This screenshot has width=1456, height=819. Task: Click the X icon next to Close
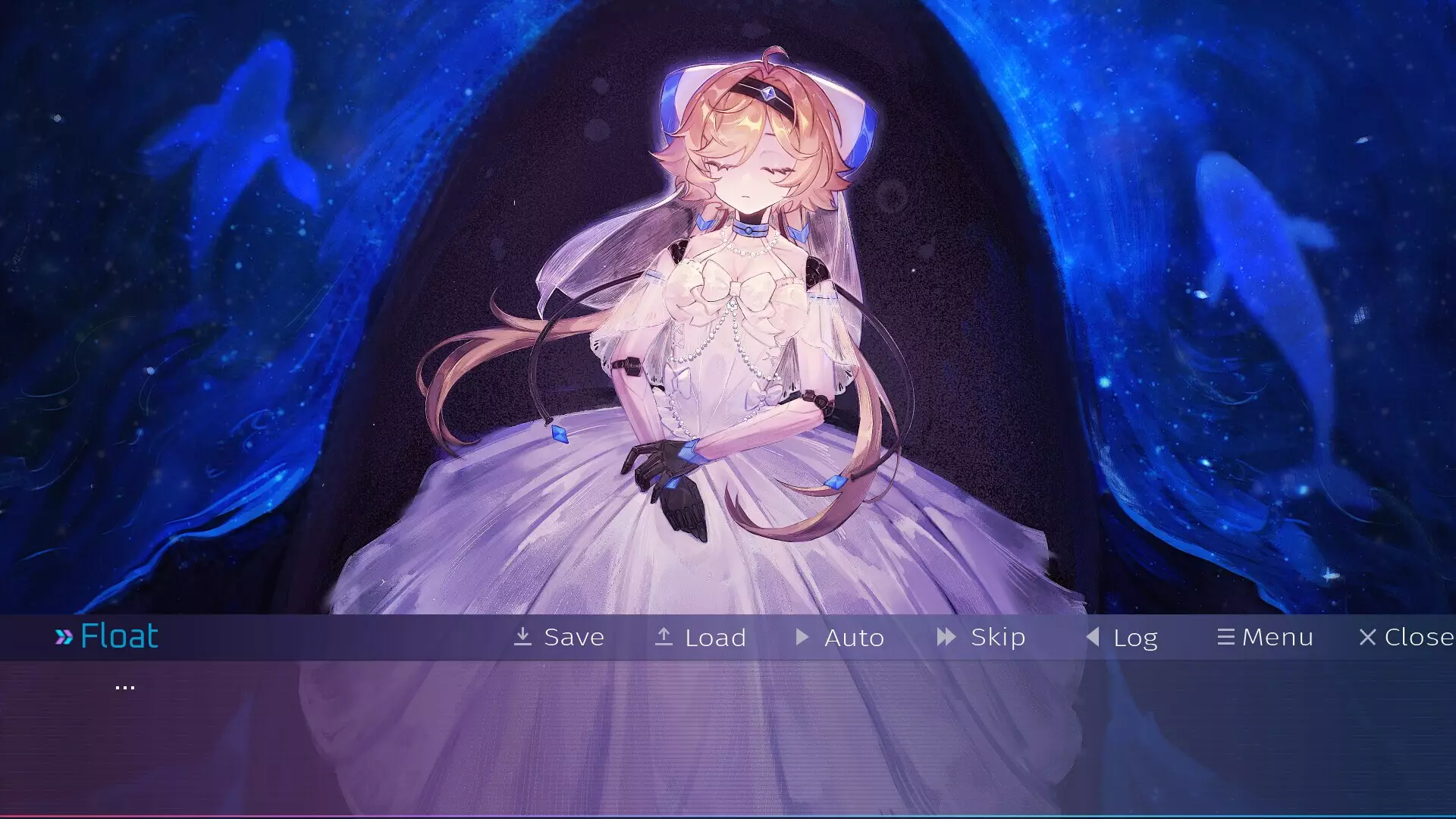coord(1369,637)
